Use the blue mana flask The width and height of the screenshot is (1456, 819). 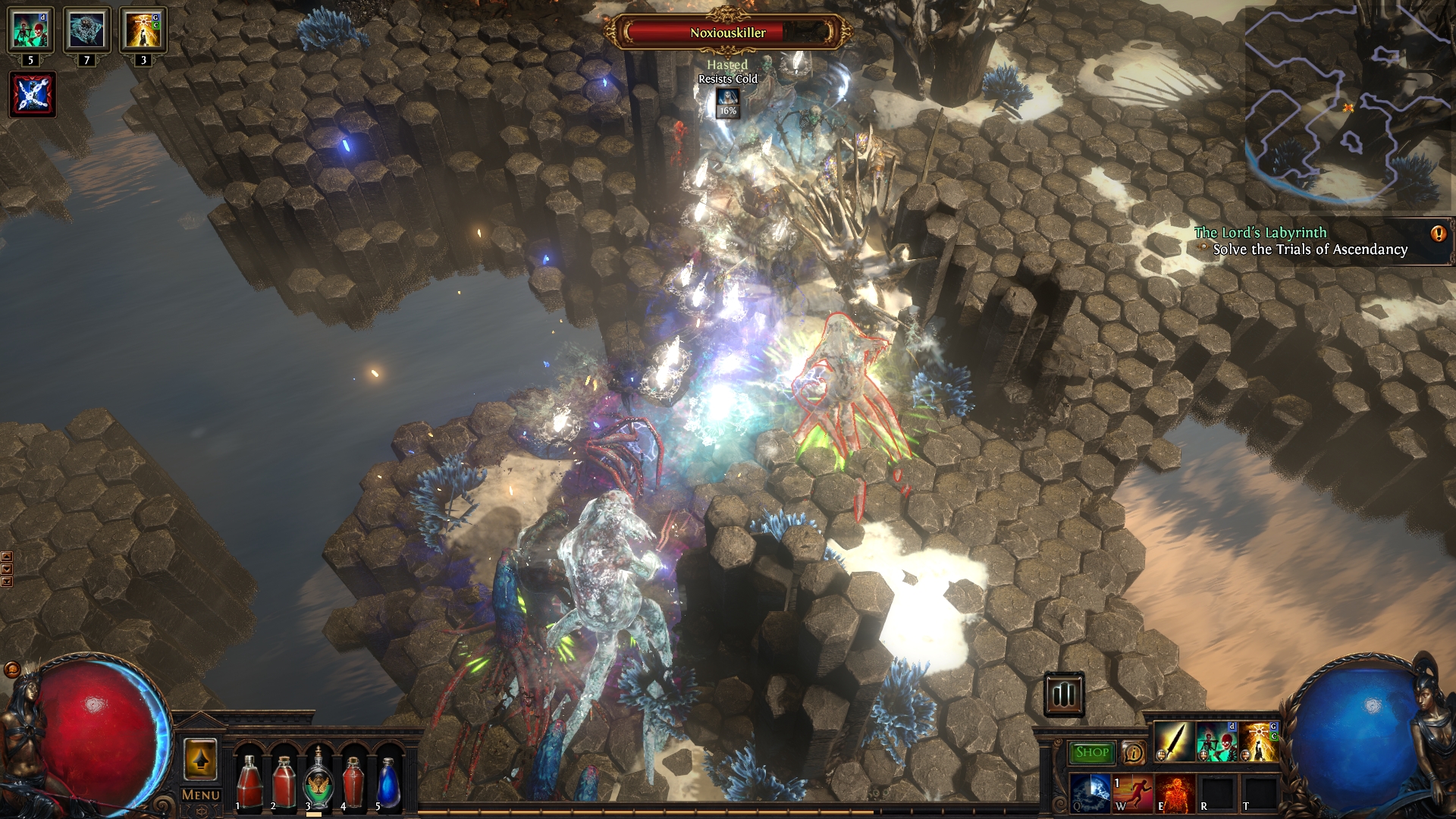(x=388, y=781)
